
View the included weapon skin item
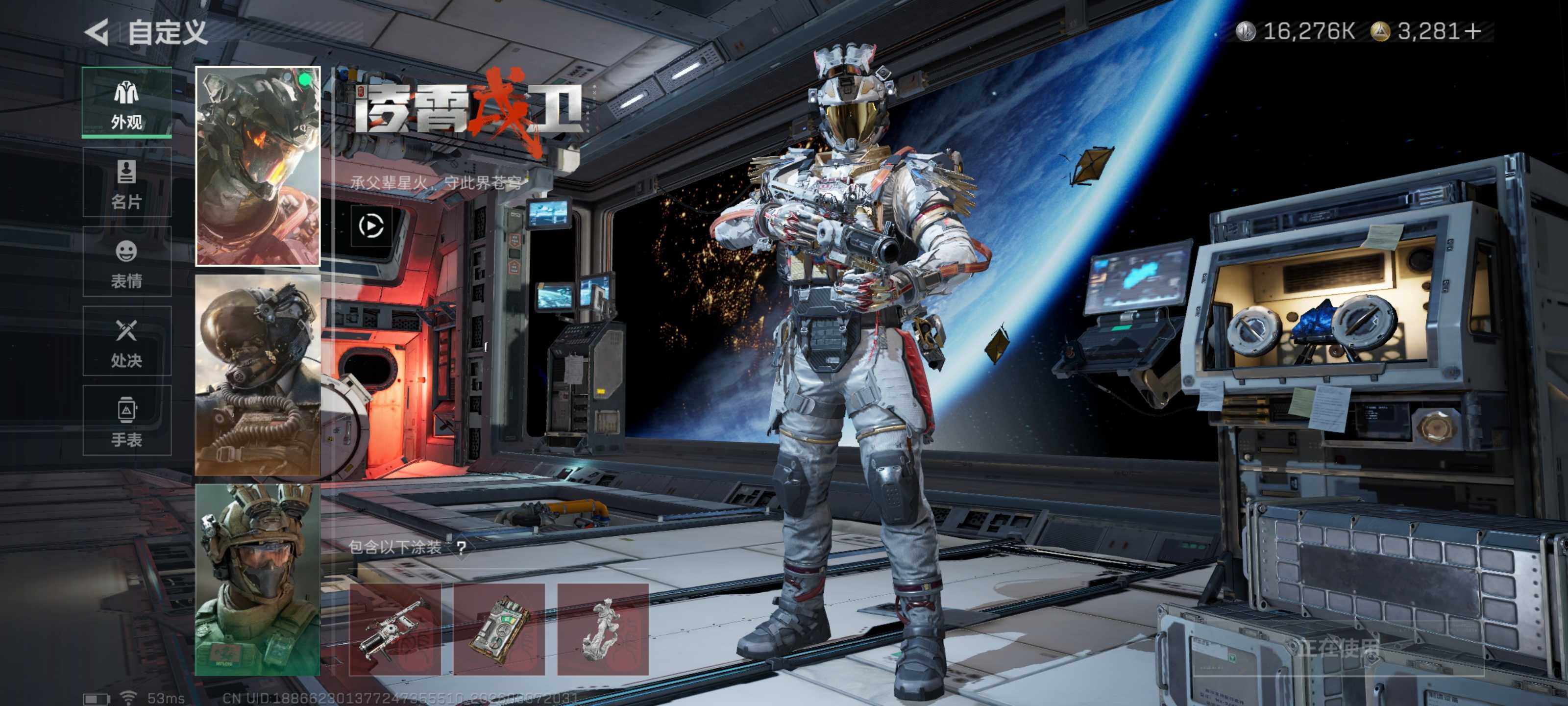394,629
